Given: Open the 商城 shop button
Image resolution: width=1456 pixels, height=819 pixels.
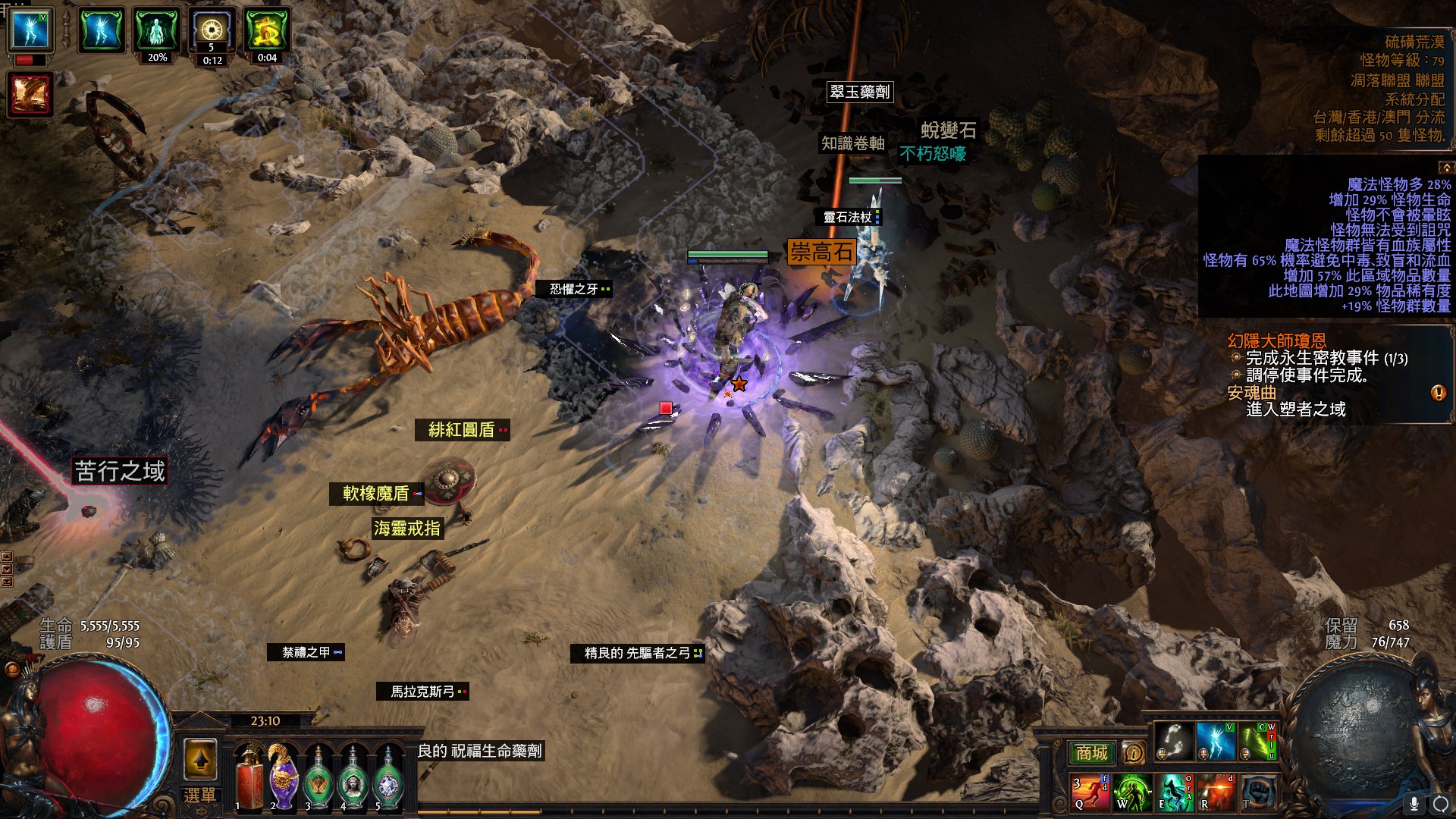Looking at the screenshot, I should 1091,752.
